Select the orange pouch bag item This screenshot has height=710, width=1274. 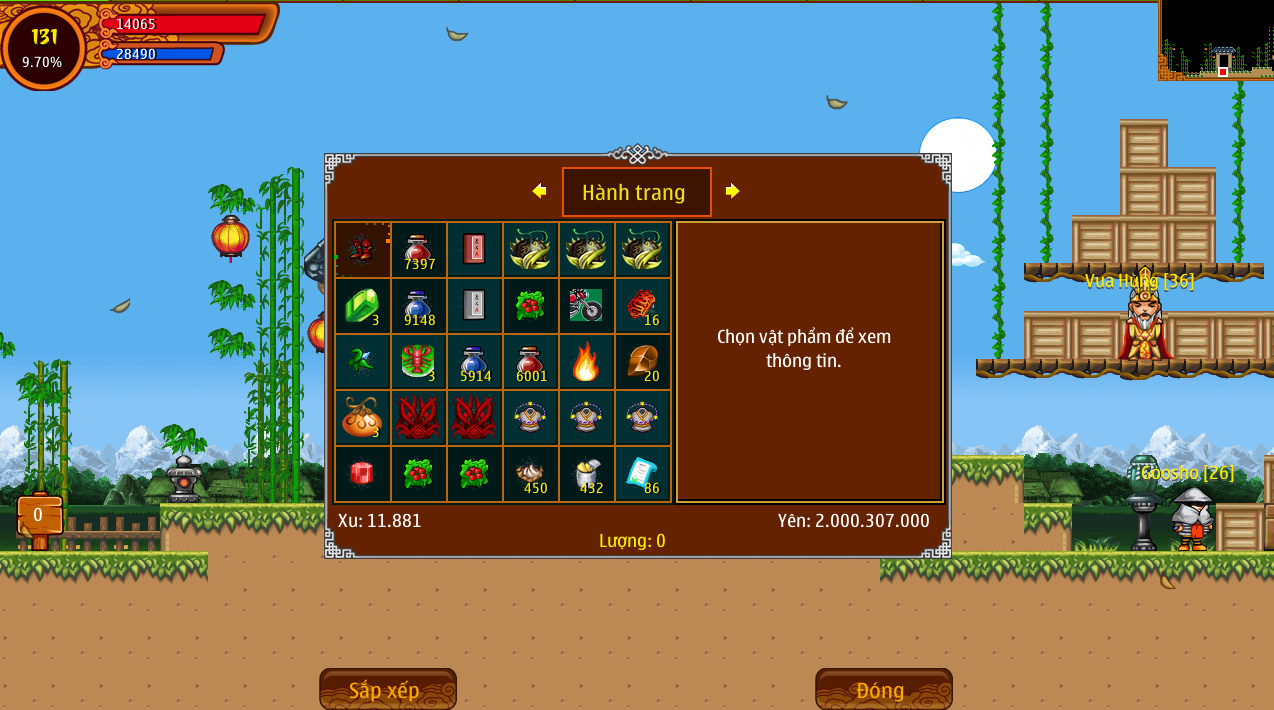coord(362,418)
